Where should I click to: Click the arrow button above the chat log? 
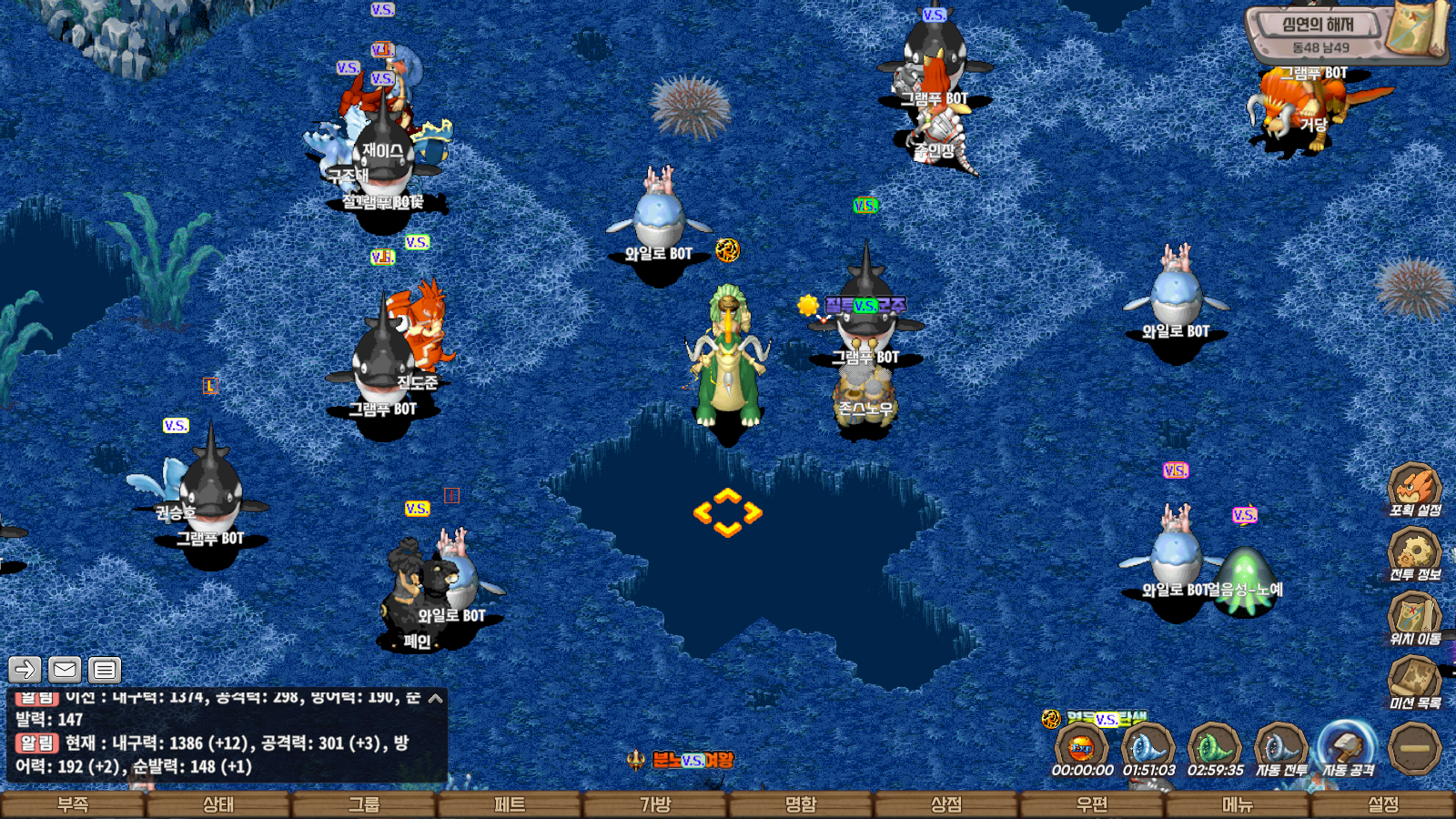[25, 670]
